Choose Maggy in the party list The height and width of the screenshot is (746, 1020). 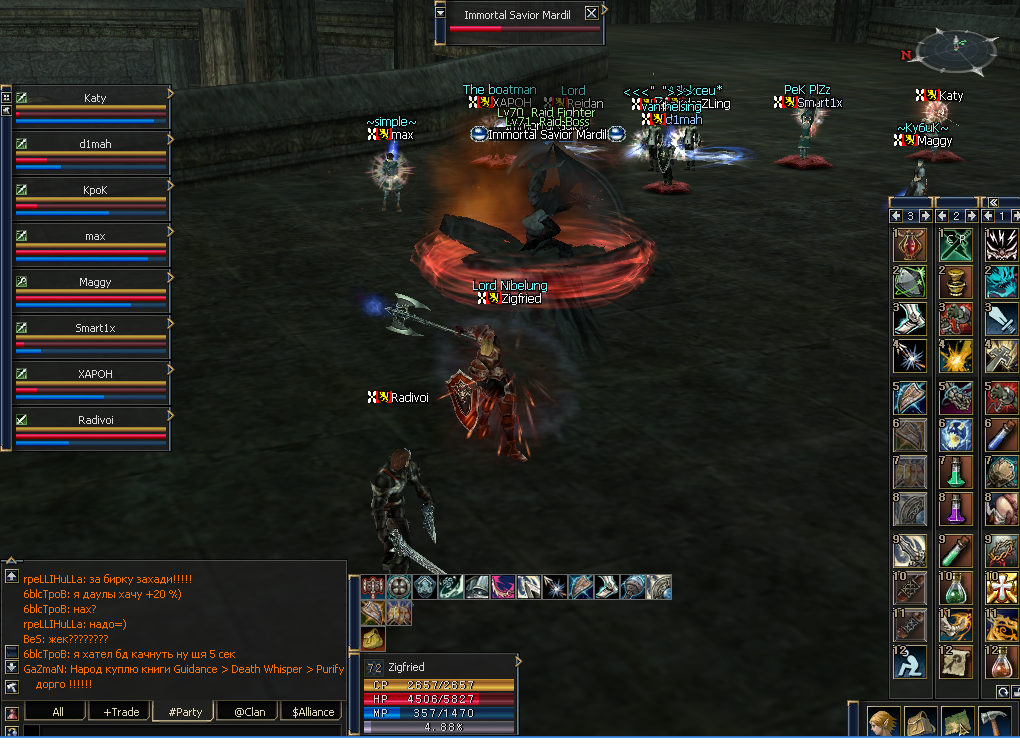(x=94, y=283)
